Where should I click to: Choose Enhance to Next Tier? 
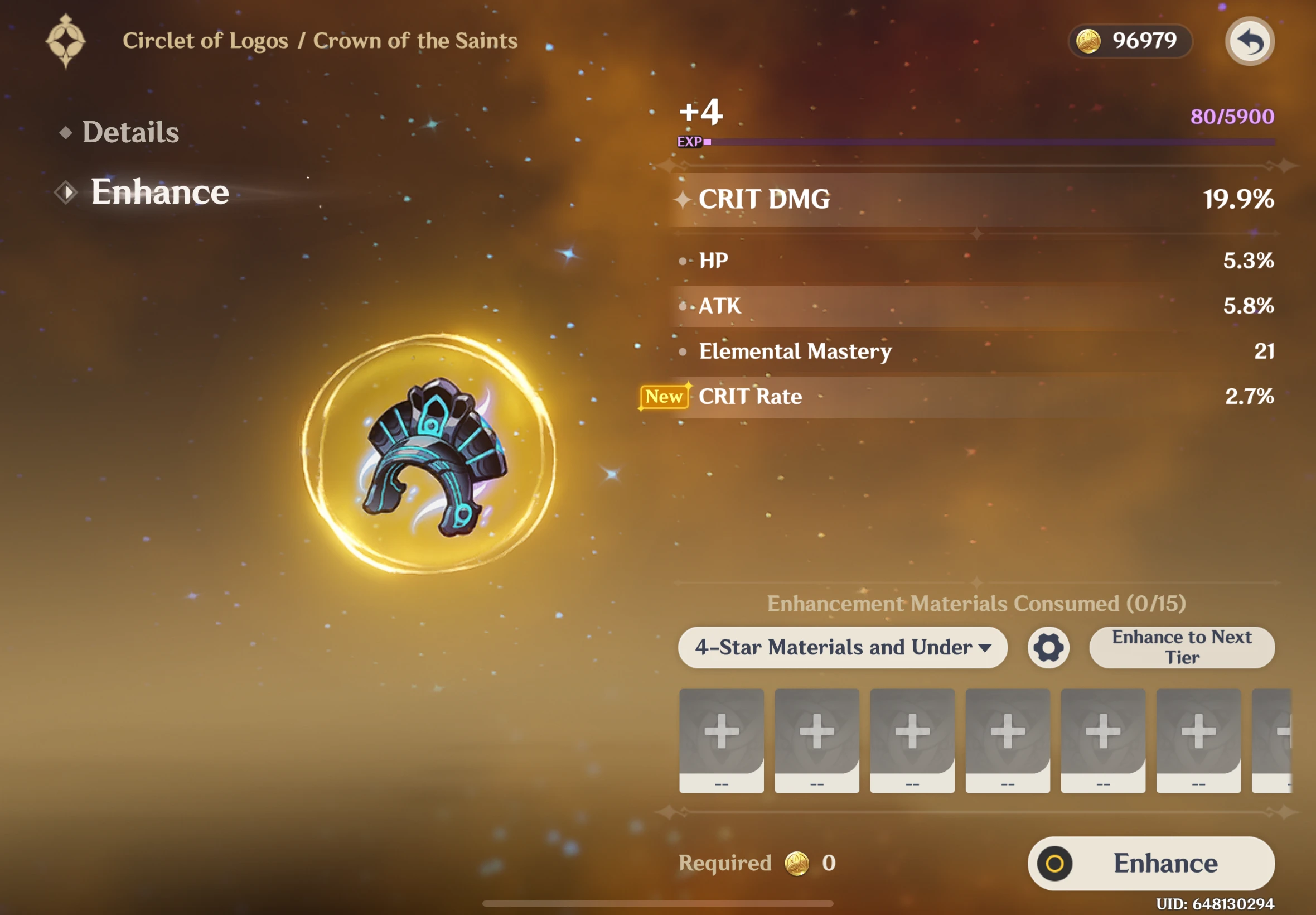coord(1182,647)
